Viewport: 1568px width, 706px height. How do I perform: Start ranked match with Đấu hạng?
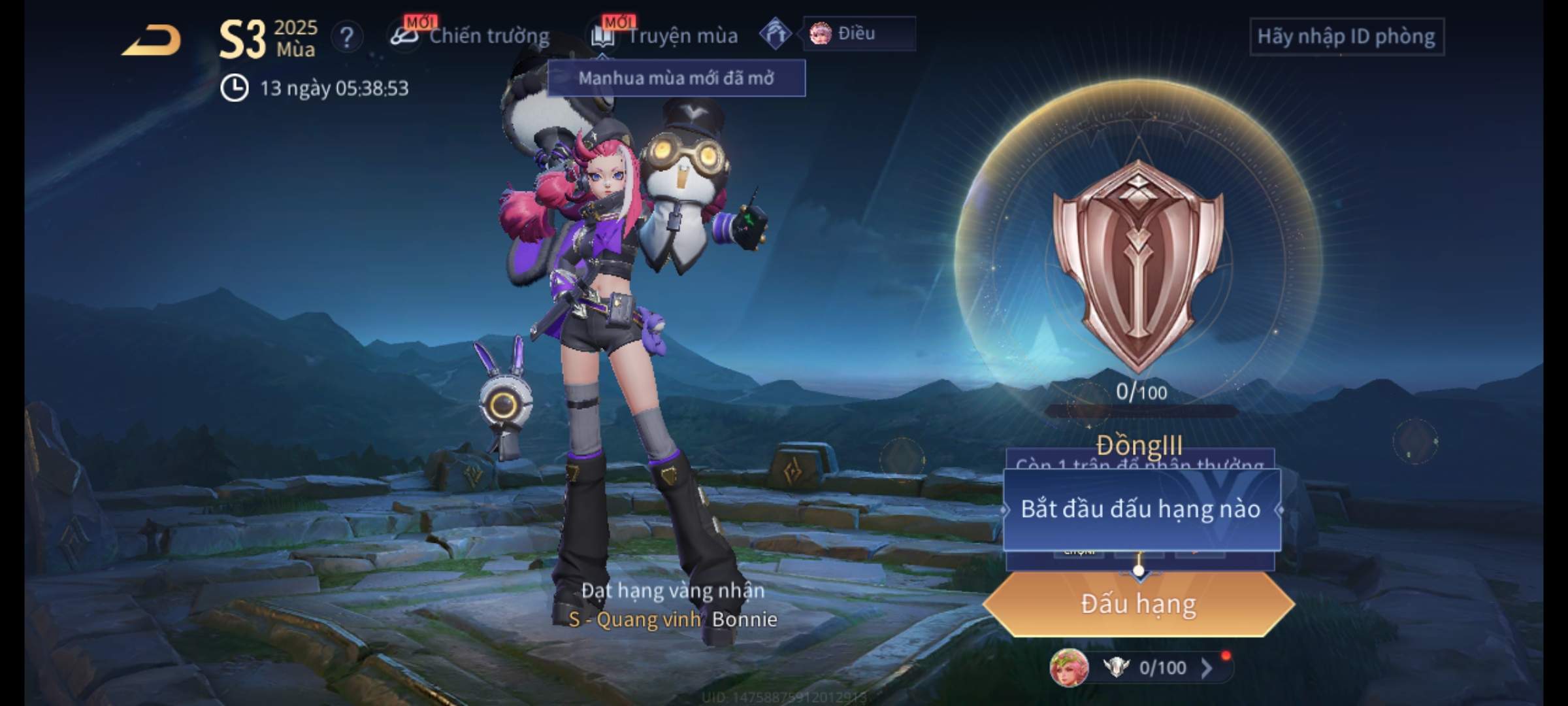point(1138,604)
